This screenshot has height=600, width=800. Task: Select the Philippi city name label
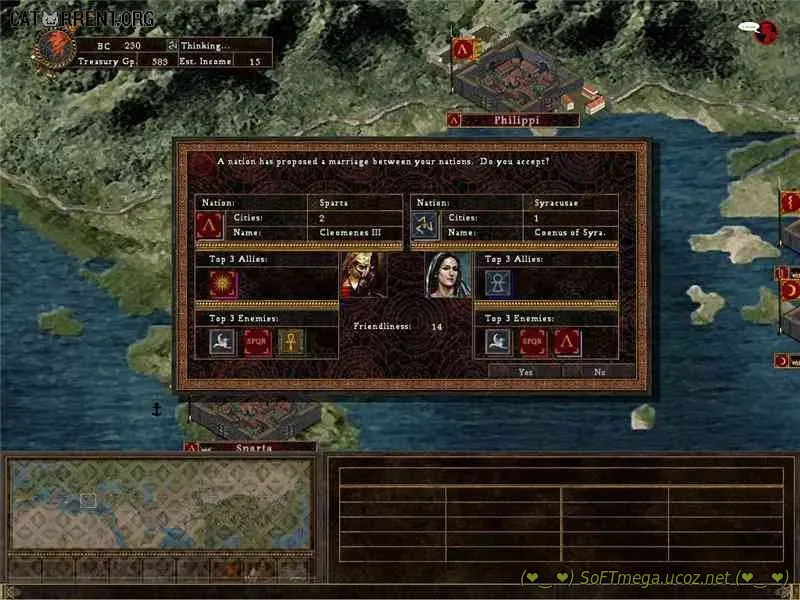[516, 120]
